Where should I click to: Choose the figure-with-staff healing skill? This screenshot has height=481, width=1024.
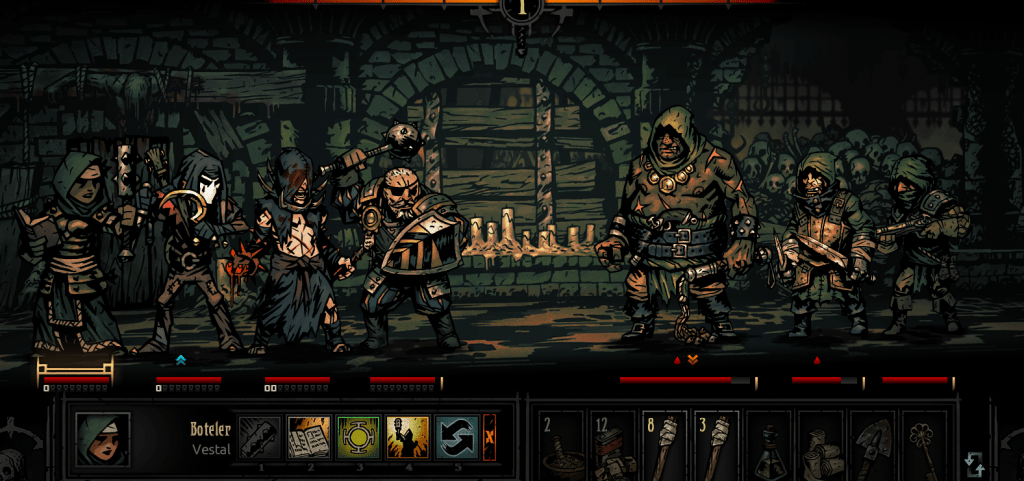click(x=407, y=438)
